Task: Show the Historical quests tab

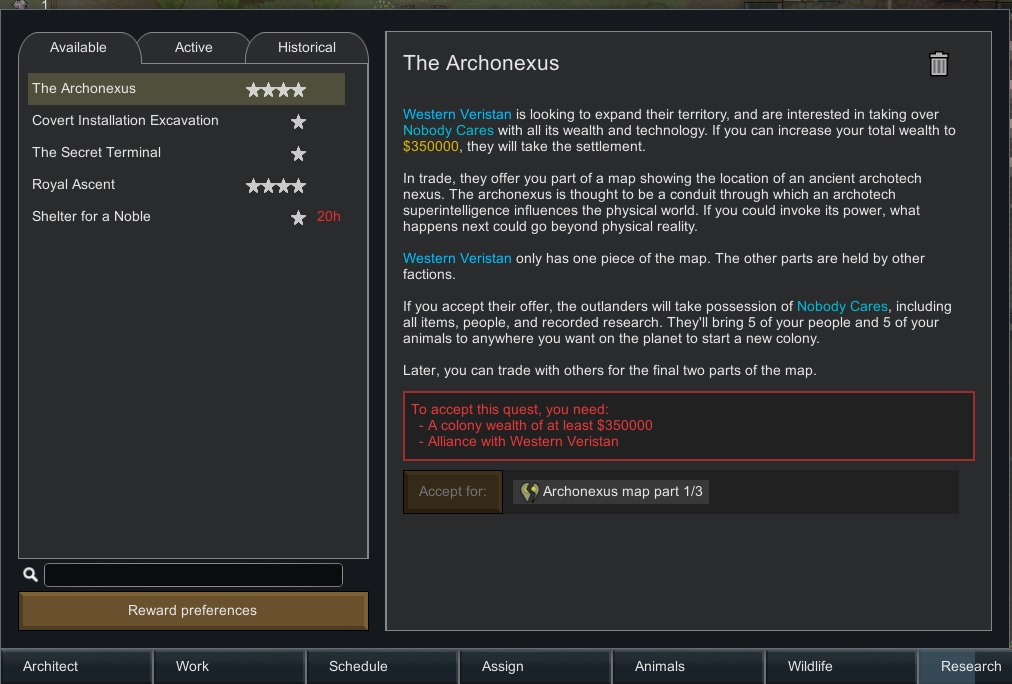Action: tap(306, 47)
